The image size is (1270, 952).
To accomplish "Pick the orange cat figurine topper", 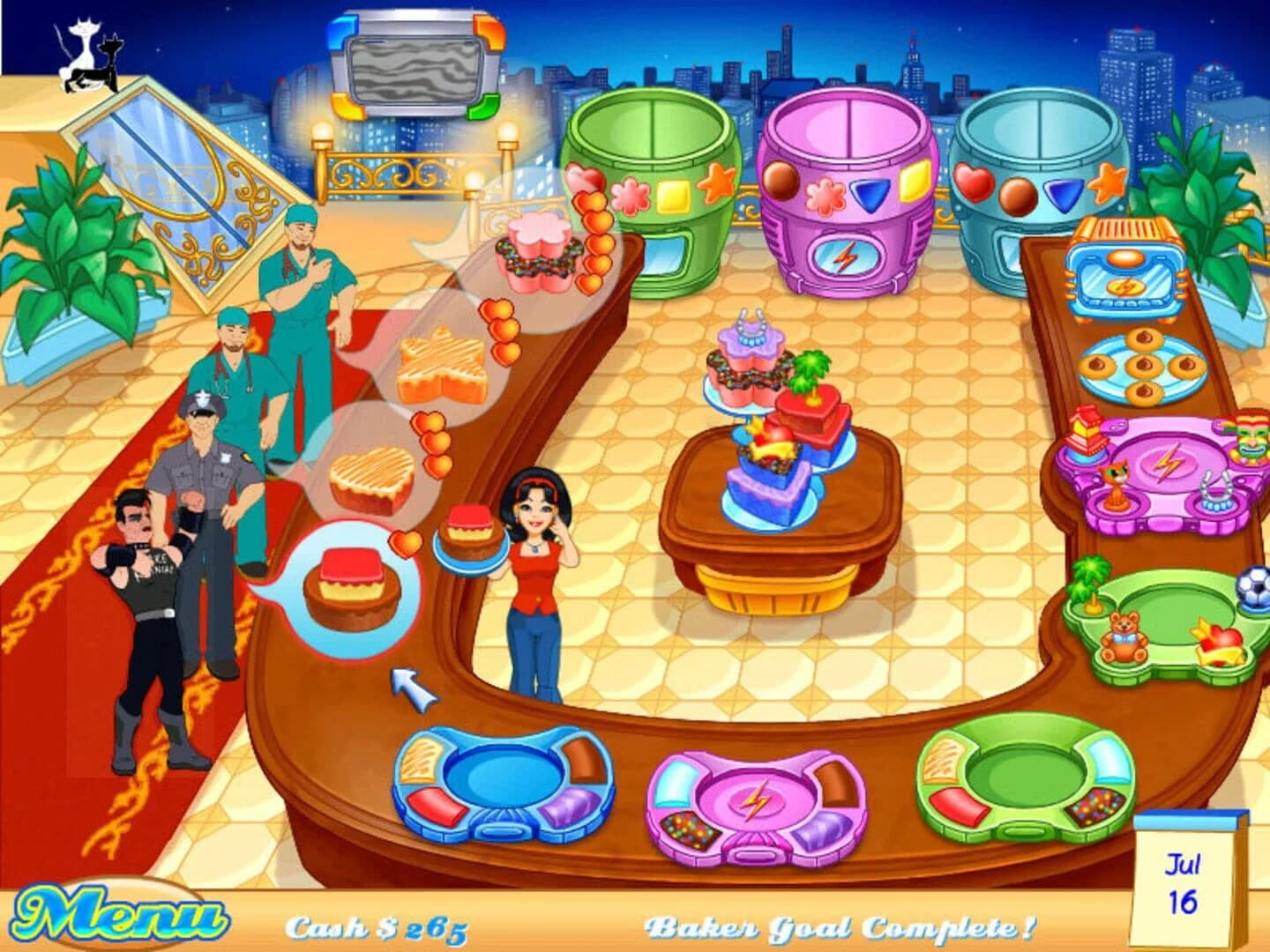I will point(1116,482).
